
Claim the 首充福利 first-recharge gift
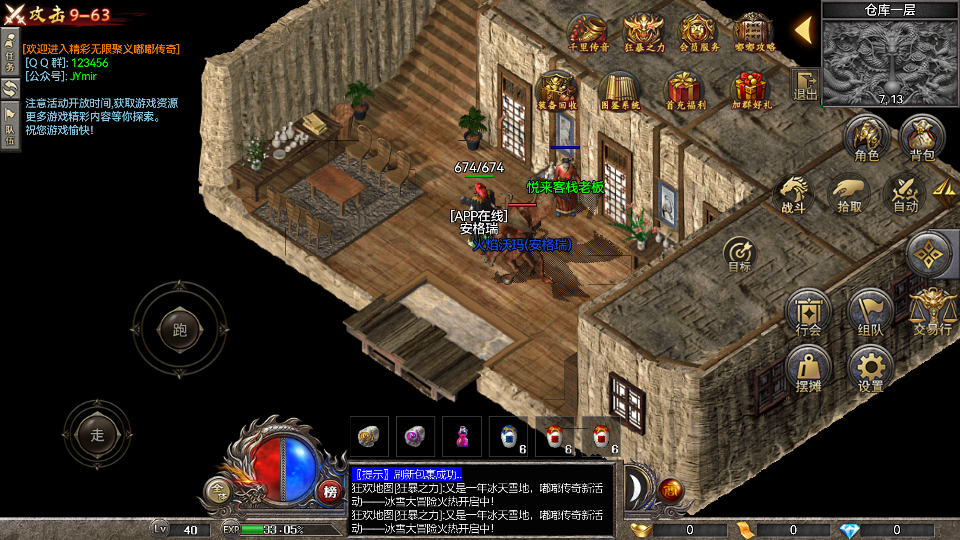pyautogui.click(x=686, y=91)
